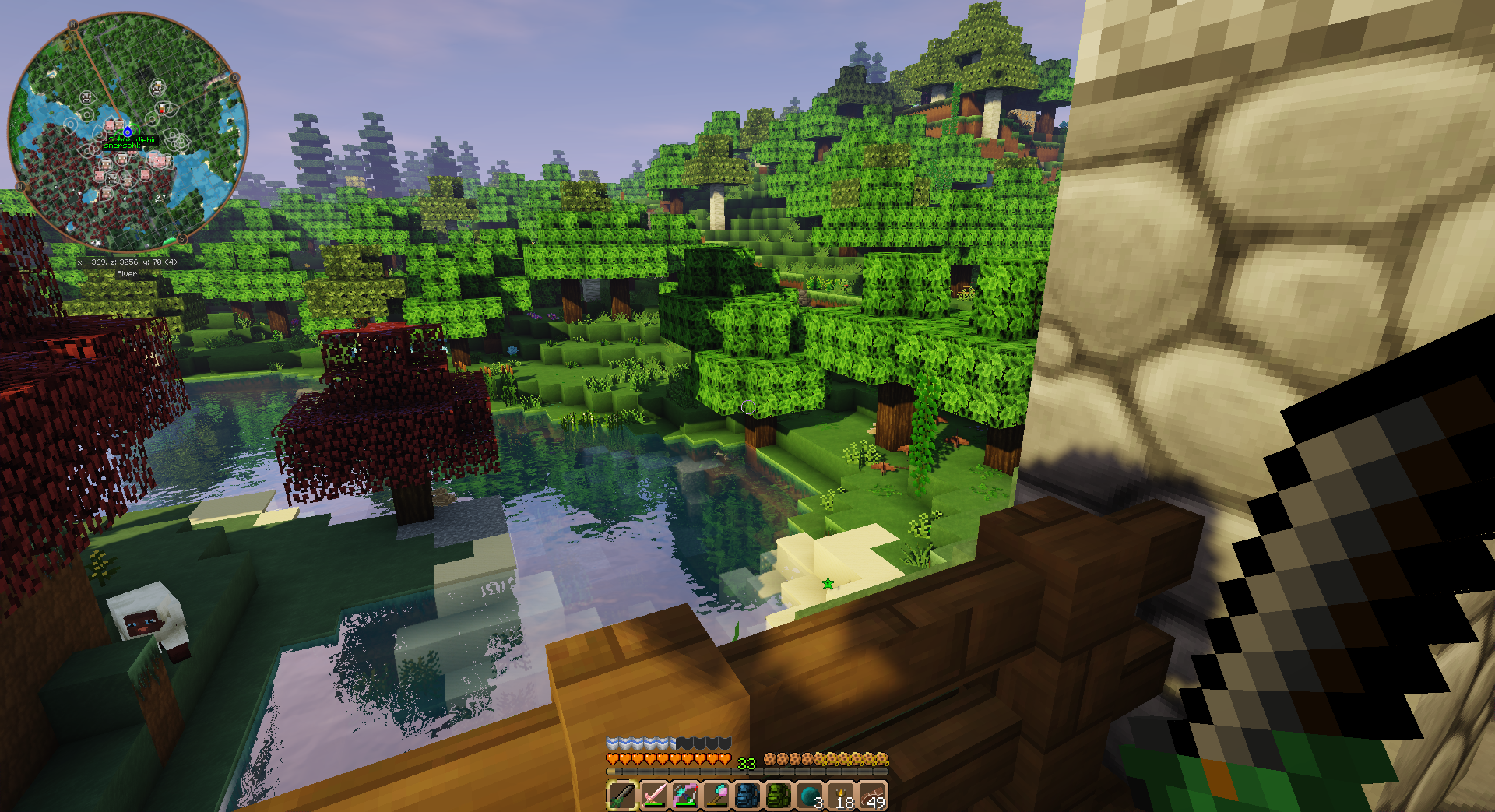1495x812 pixels.
Task: Select the blue backpack hotbar slot
Action: tap(747, 796)
